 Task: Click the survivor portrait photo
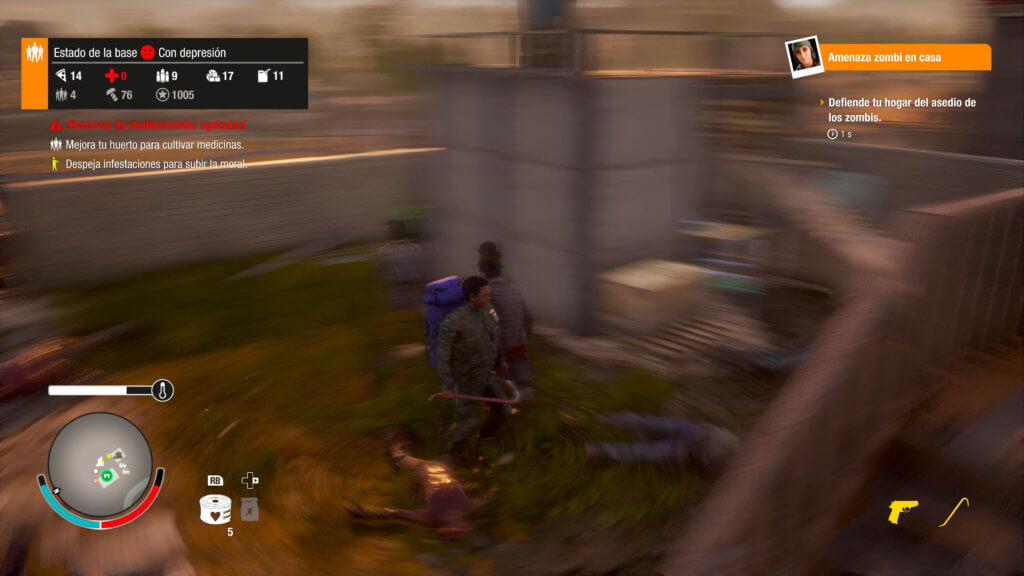coord(804,57)
